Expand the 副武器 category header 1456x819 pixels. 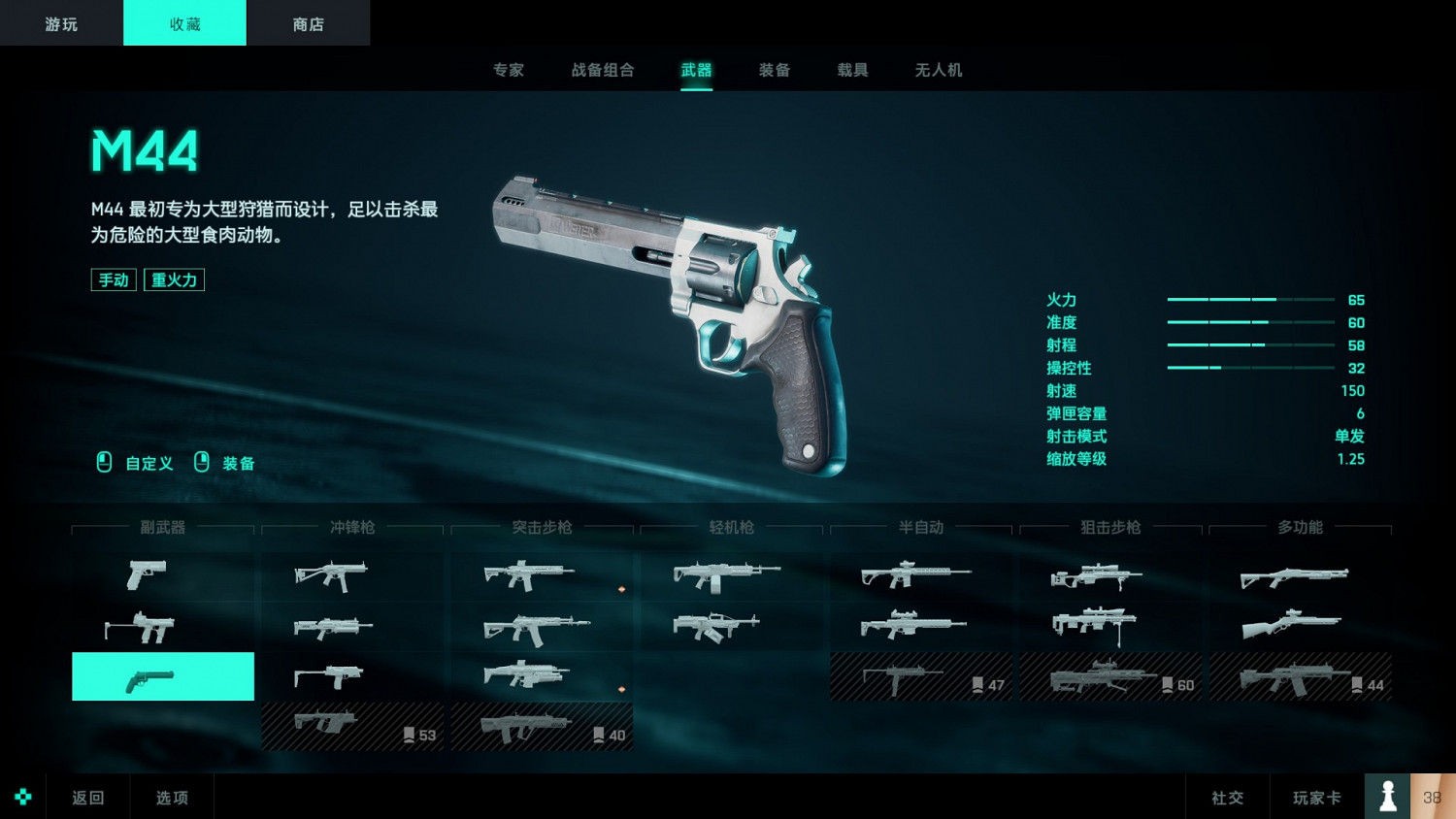(161, 528)
